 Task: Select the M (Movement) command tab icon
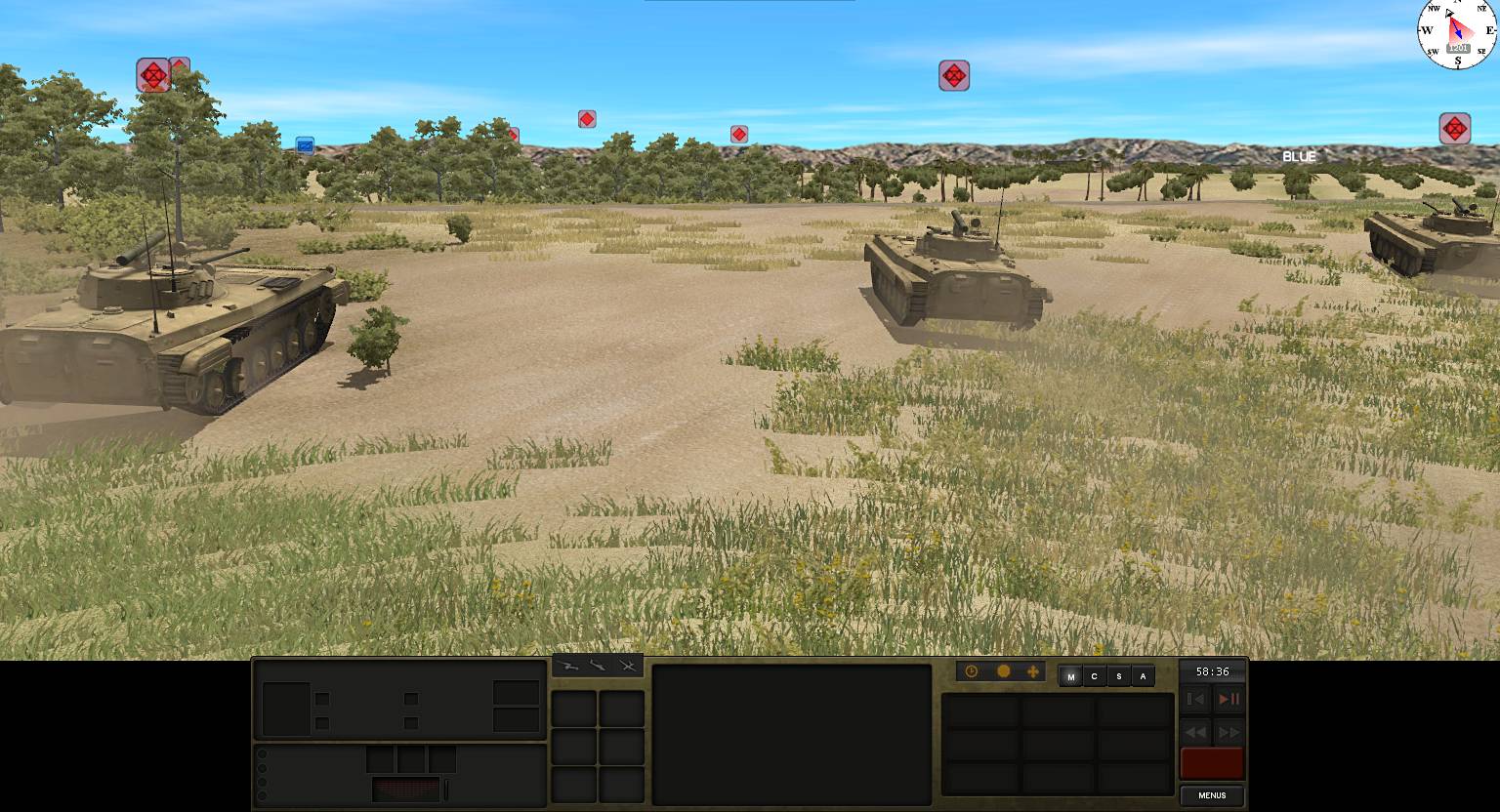[x=1071, y=676]
